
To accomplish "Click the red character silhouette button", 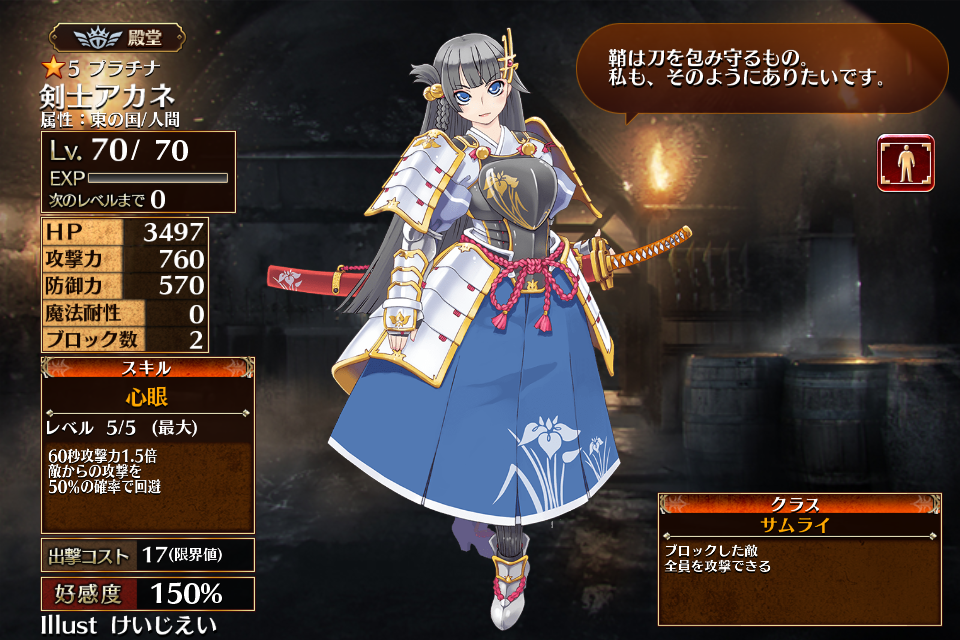I will [x=905, y=163].
